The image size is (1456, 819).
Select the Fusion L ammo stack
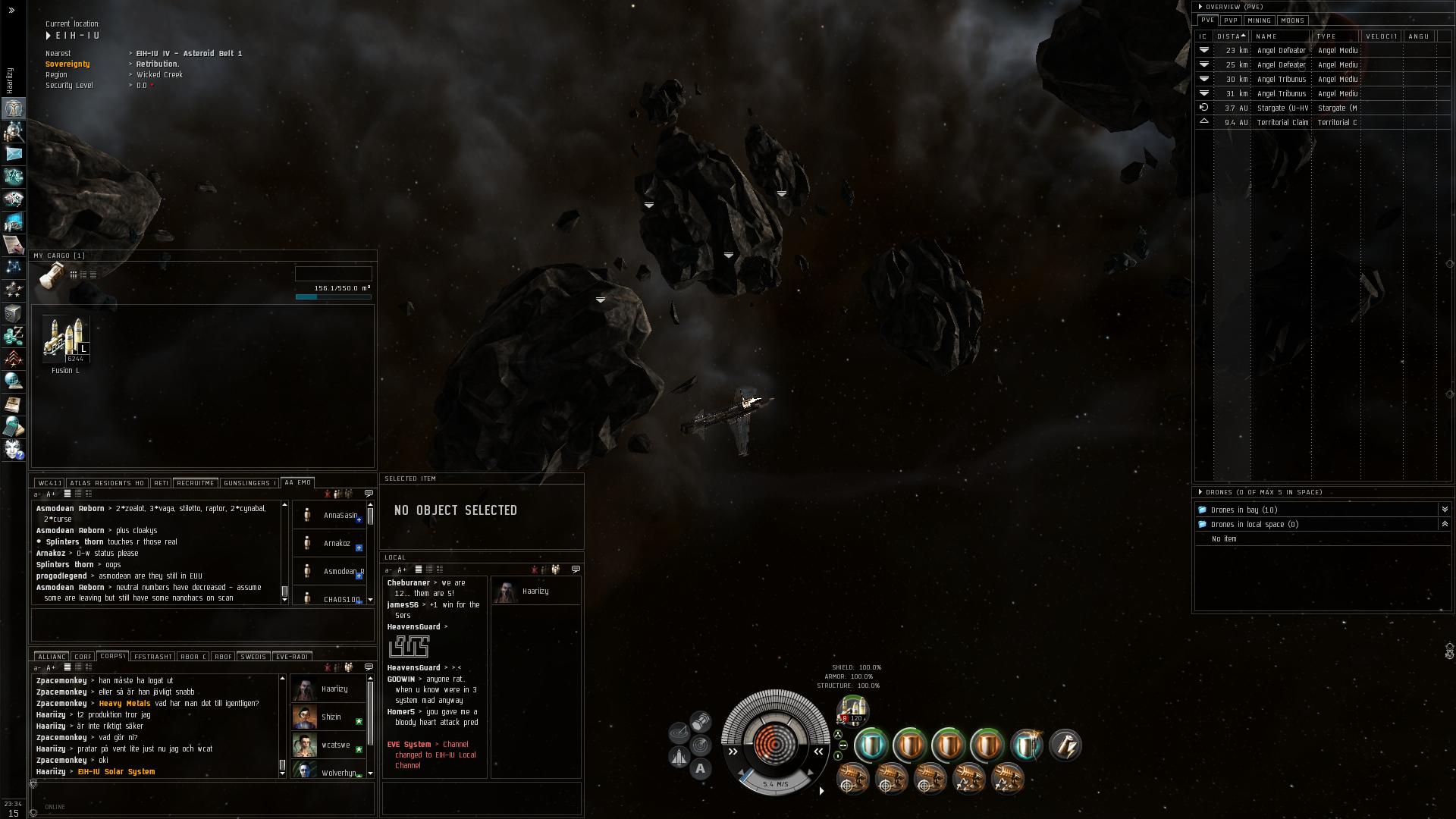pyautogui.click(x=66, y=339)
